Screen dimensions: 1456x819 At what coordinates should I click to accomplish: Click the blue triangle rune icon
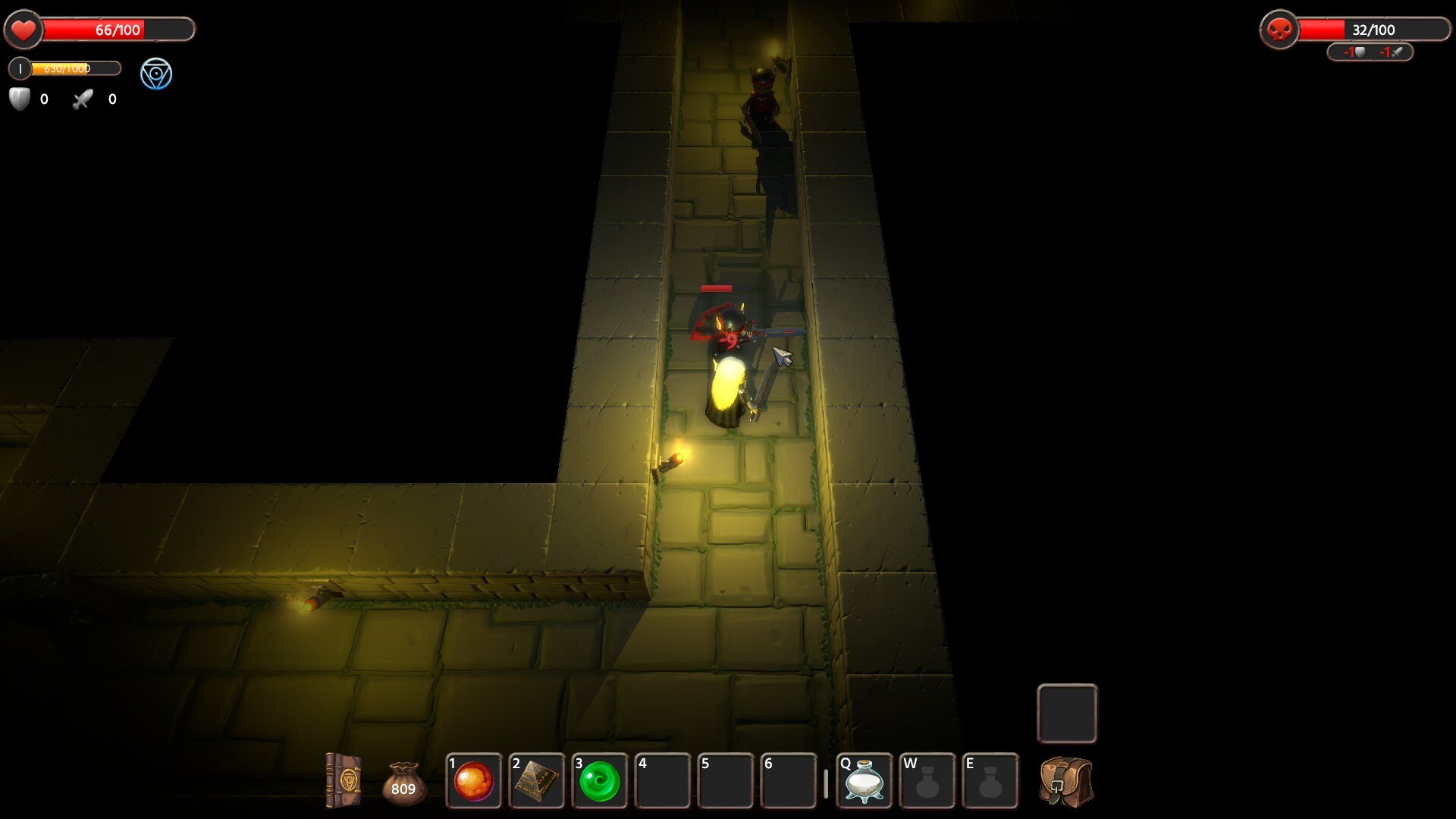pos(156,74)
